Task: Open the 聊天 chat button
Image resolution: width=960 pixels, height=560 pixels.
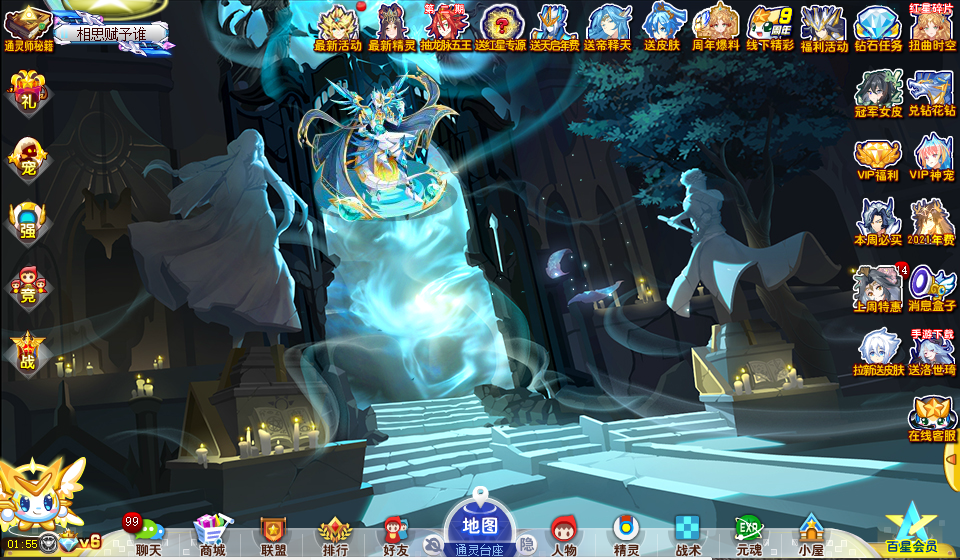Action: (x=147, y=535)
